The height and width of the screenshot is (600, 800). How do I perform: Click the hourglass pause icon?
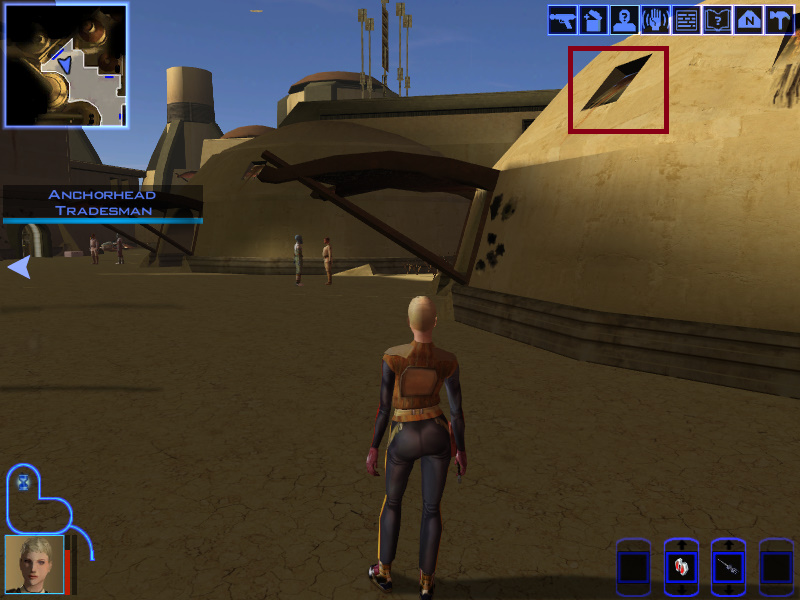point(24,482)
